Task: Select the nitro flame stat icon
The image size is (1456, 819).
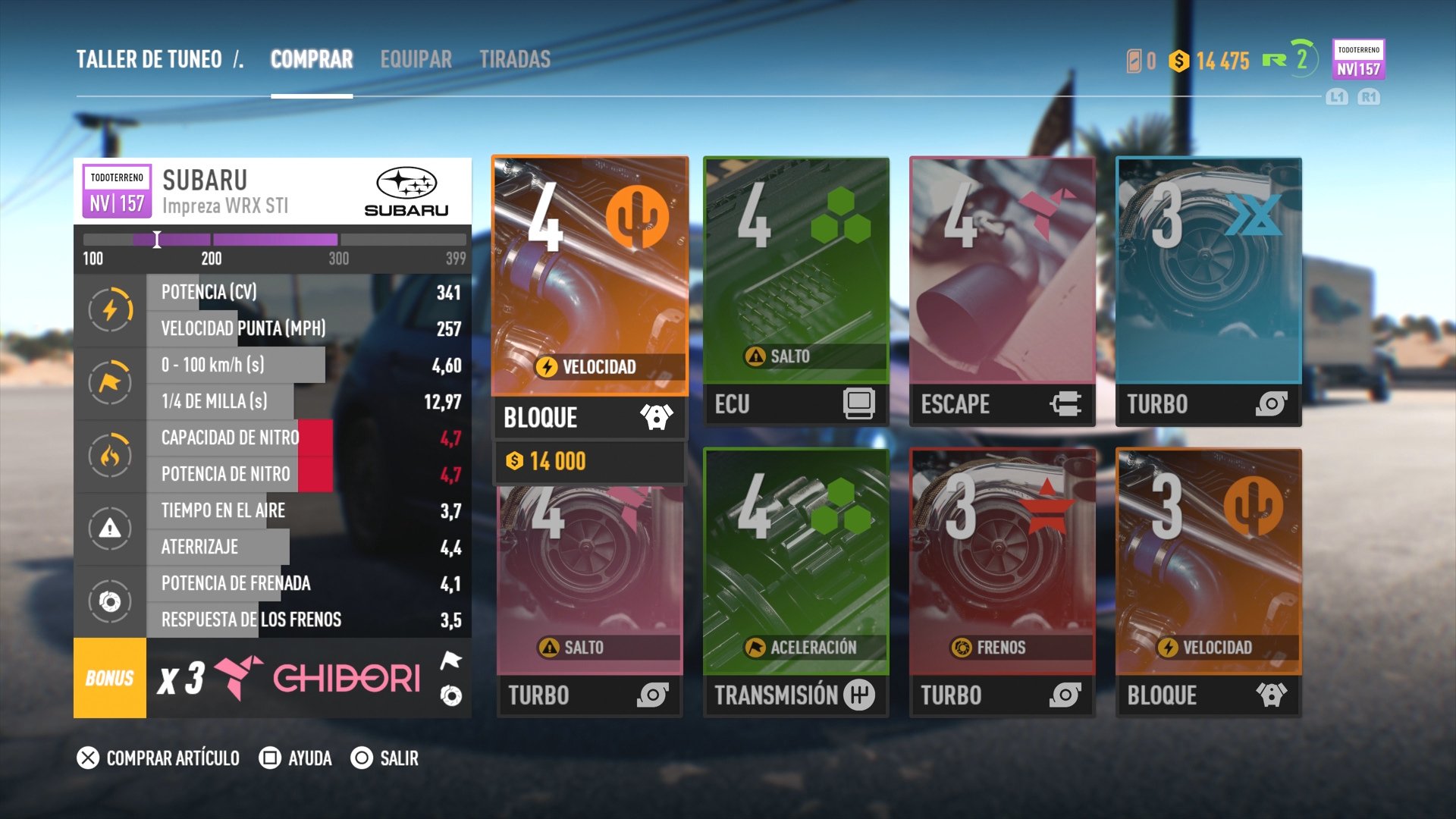Action: click(111, 455)
